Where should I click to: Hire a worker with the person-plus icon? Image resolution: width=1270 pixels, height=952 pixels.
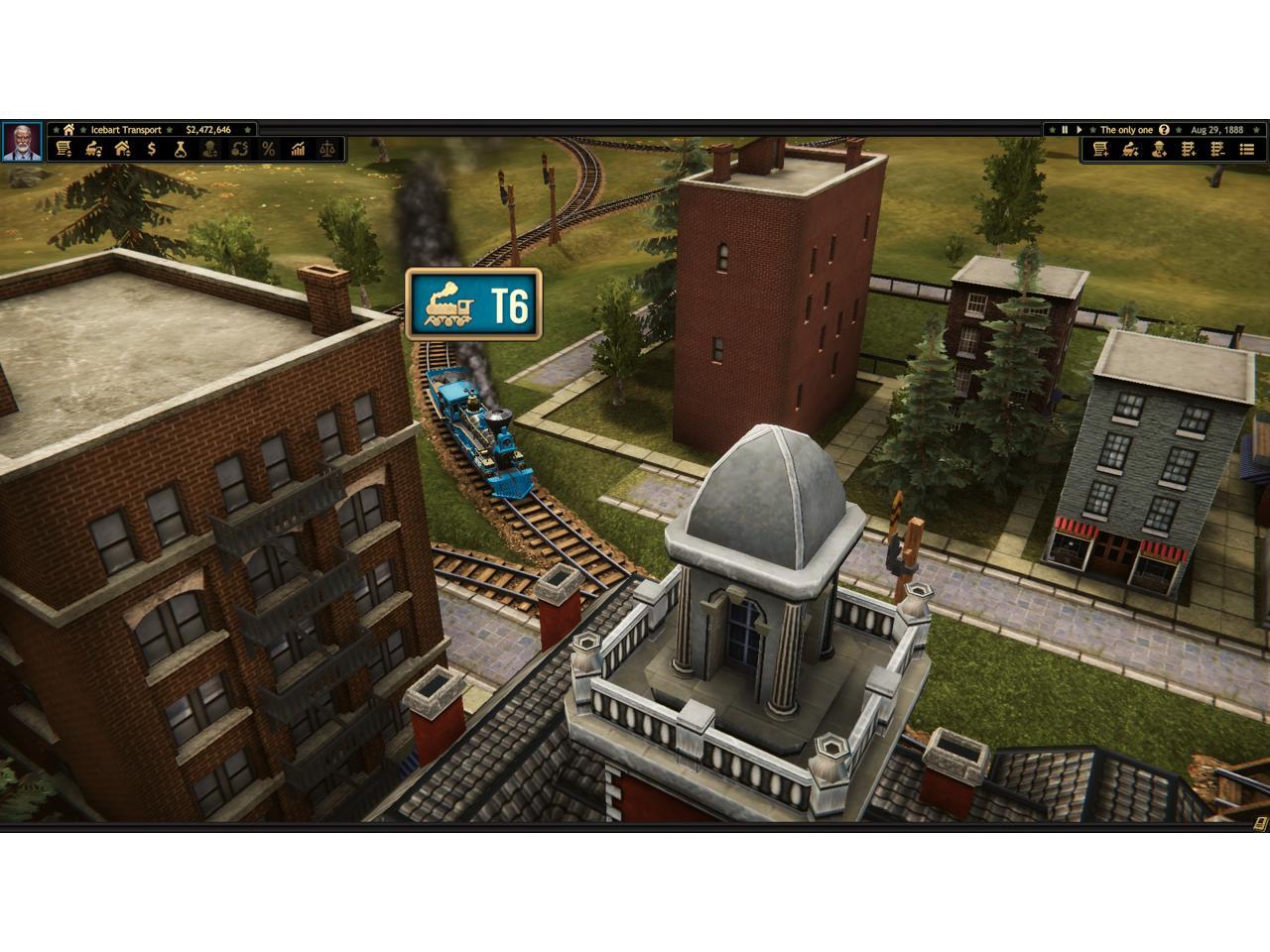coord(1159,150)
